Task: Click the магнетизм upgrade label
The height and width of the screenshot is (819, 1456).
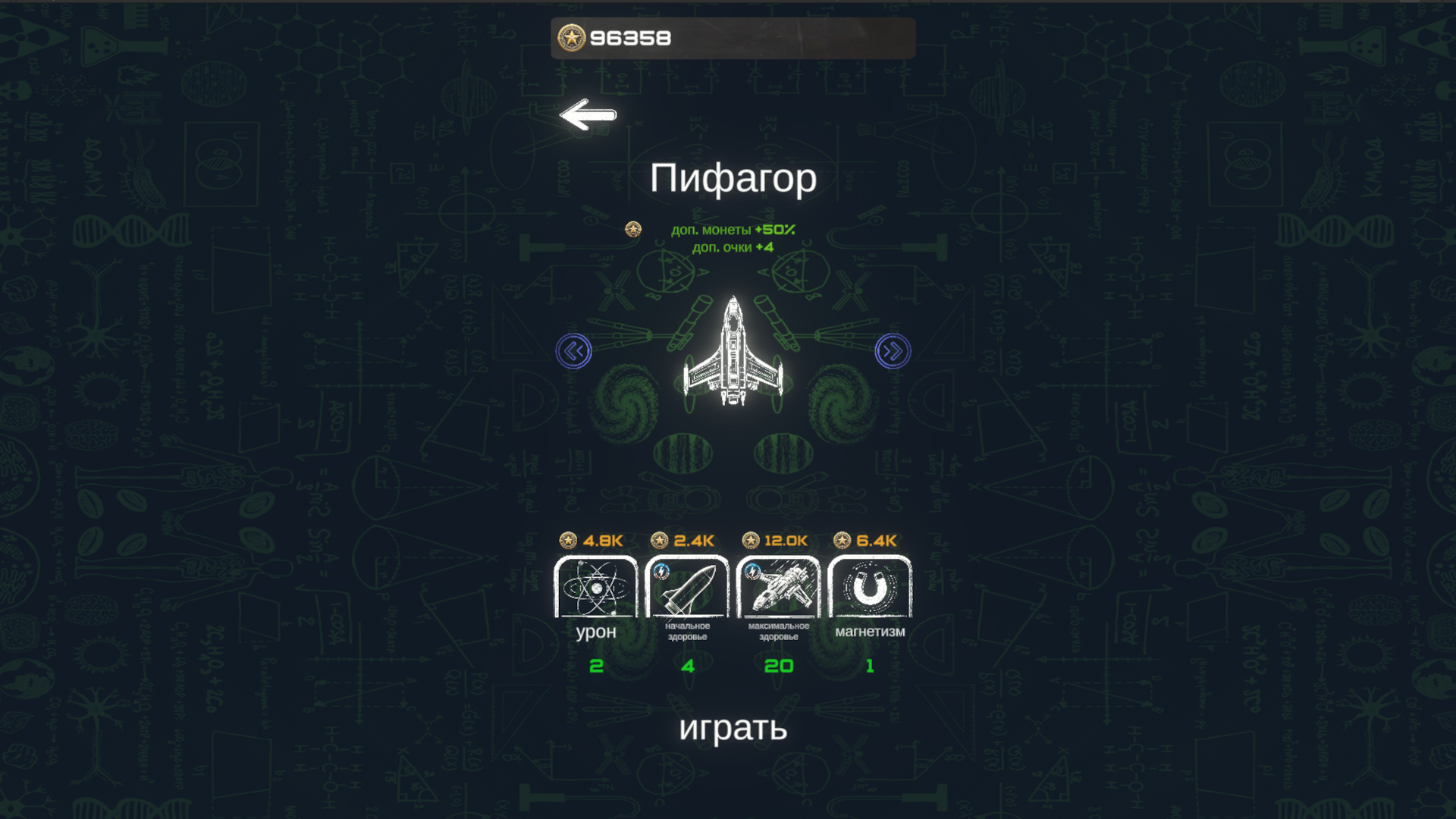Action: [870, 630]
